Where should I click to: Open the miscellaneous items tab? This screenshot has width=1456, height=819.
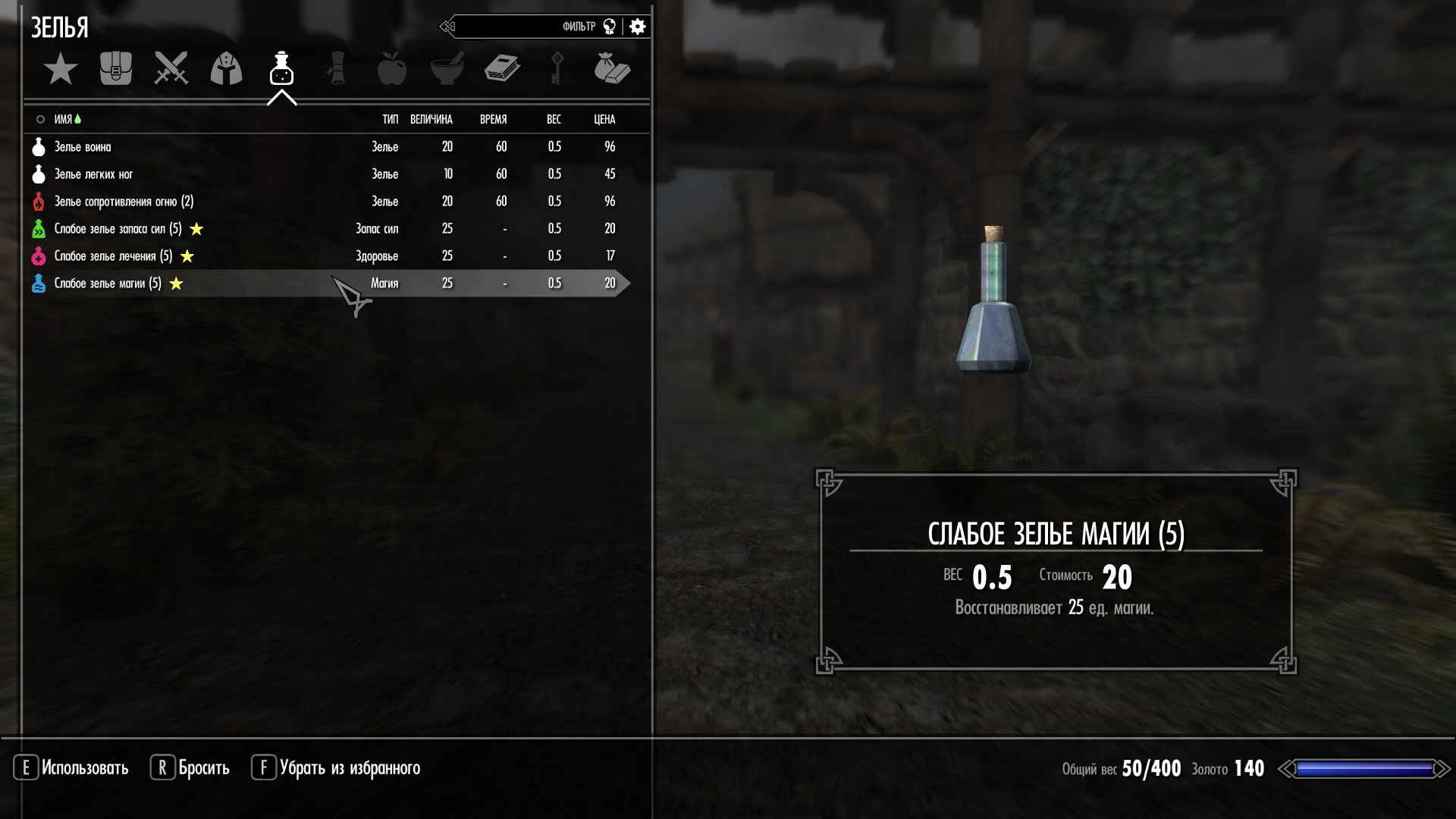click(612, 69)
